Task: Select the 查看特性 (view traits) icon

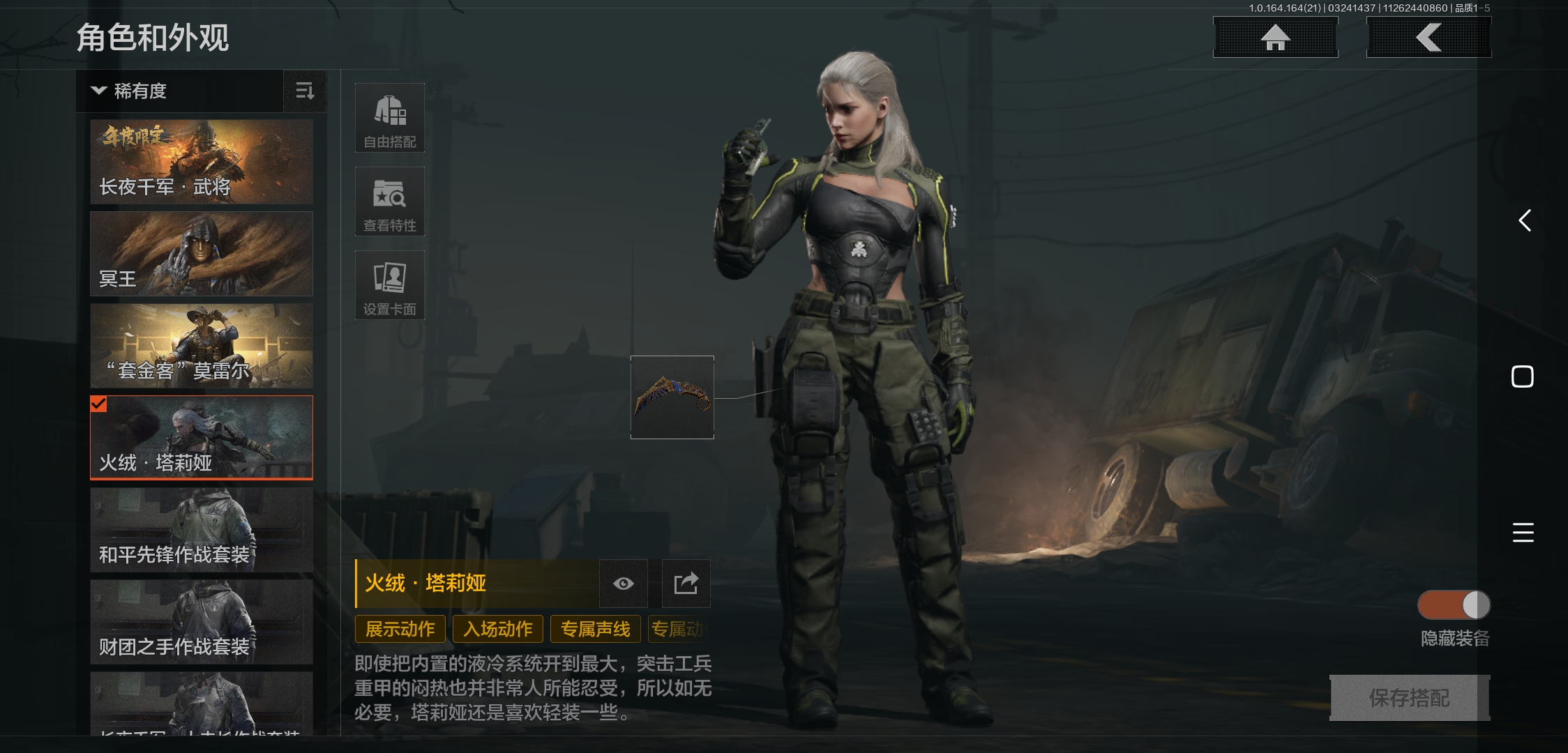Action: (390, 201)
